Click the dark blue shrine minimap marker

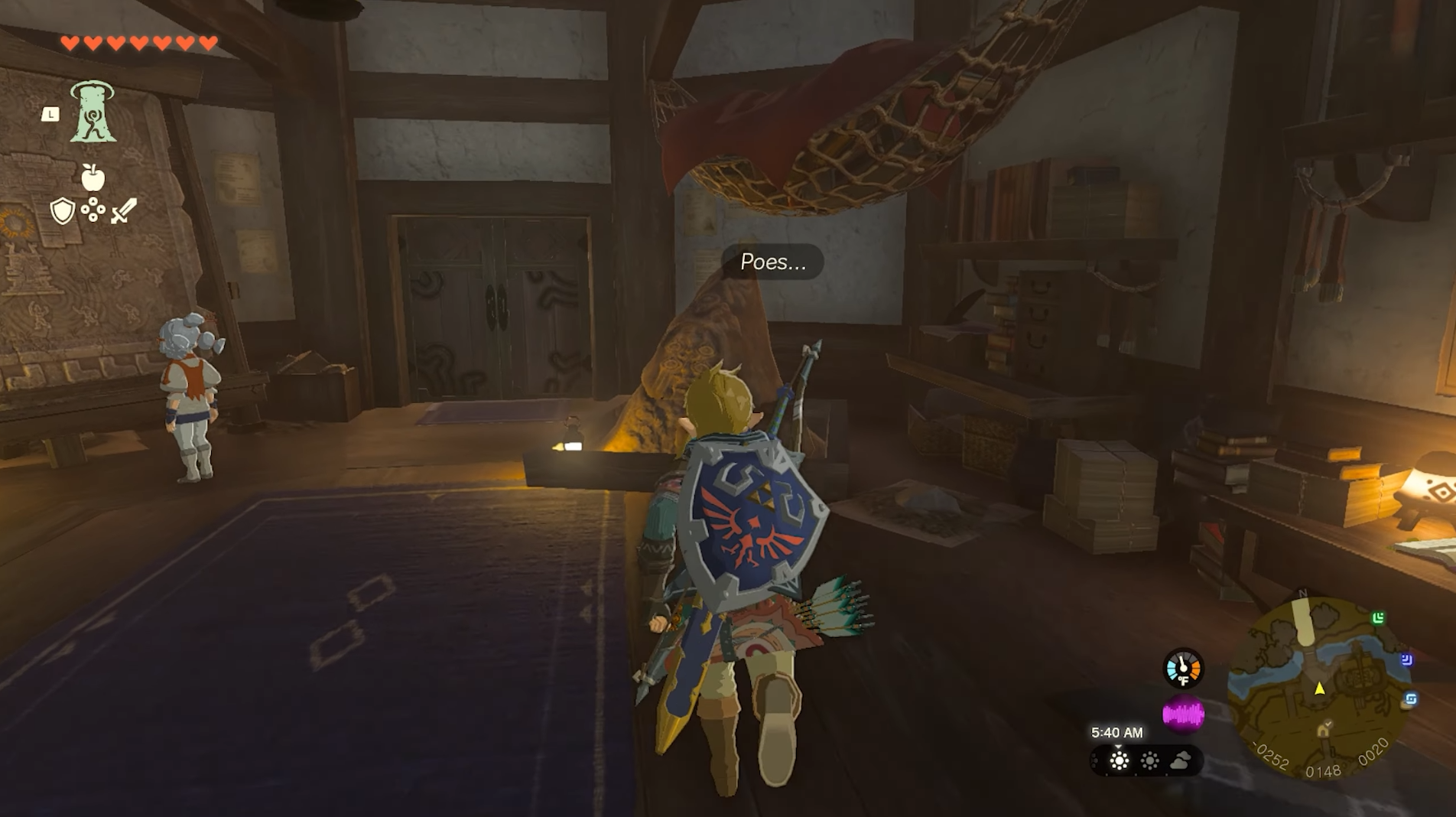coord(1406,659)
